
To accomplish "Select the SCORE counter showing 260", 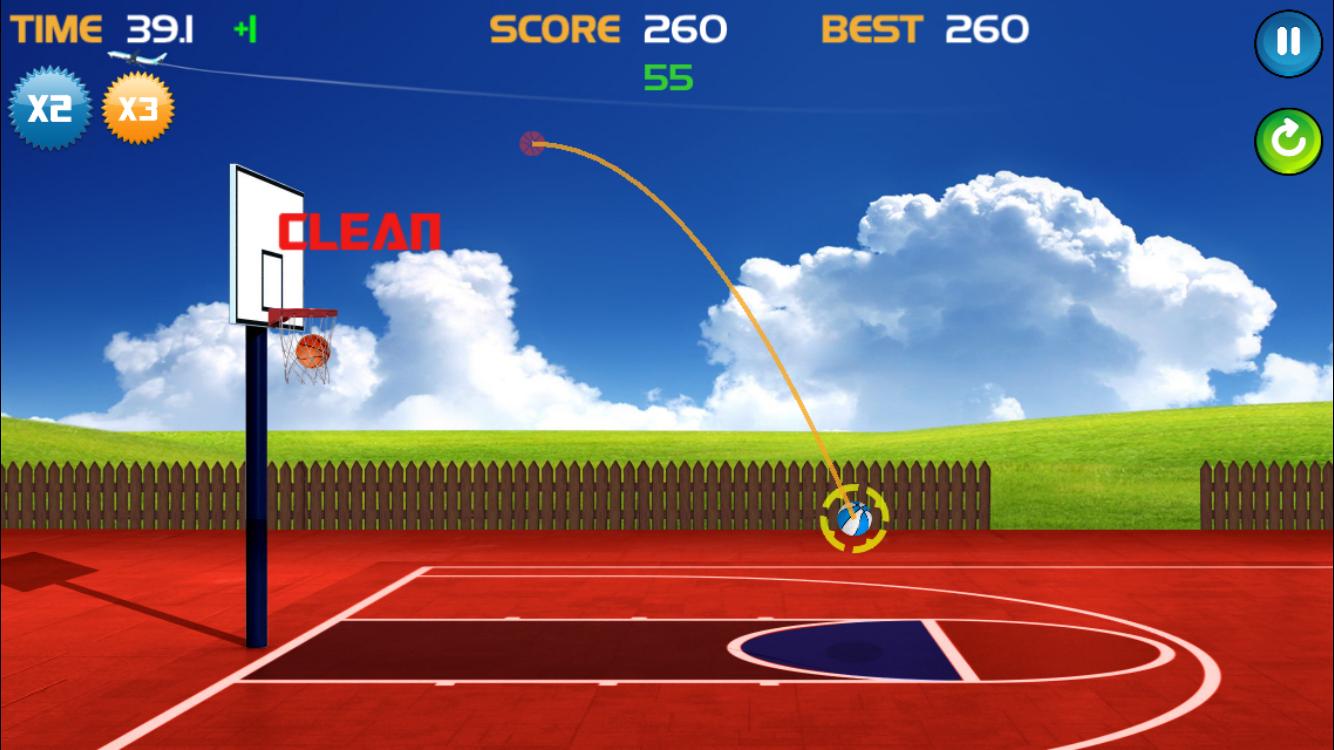I will [686, 29].
